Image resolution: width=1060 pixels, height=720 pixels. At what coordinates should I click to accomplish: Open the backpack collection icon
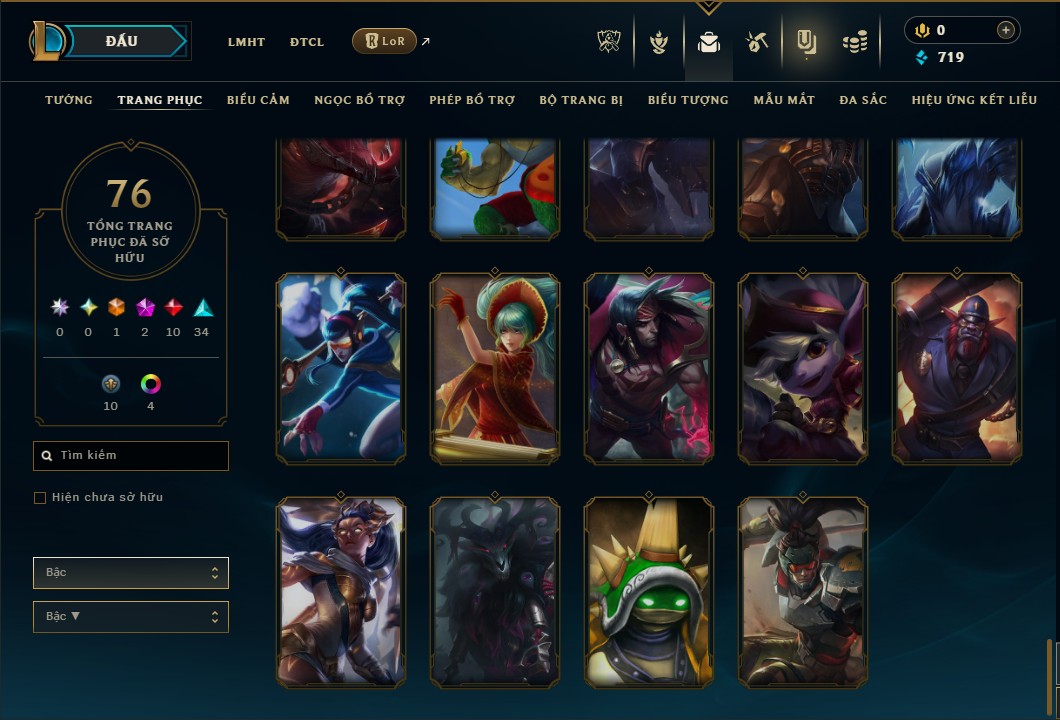pos(709,42)
